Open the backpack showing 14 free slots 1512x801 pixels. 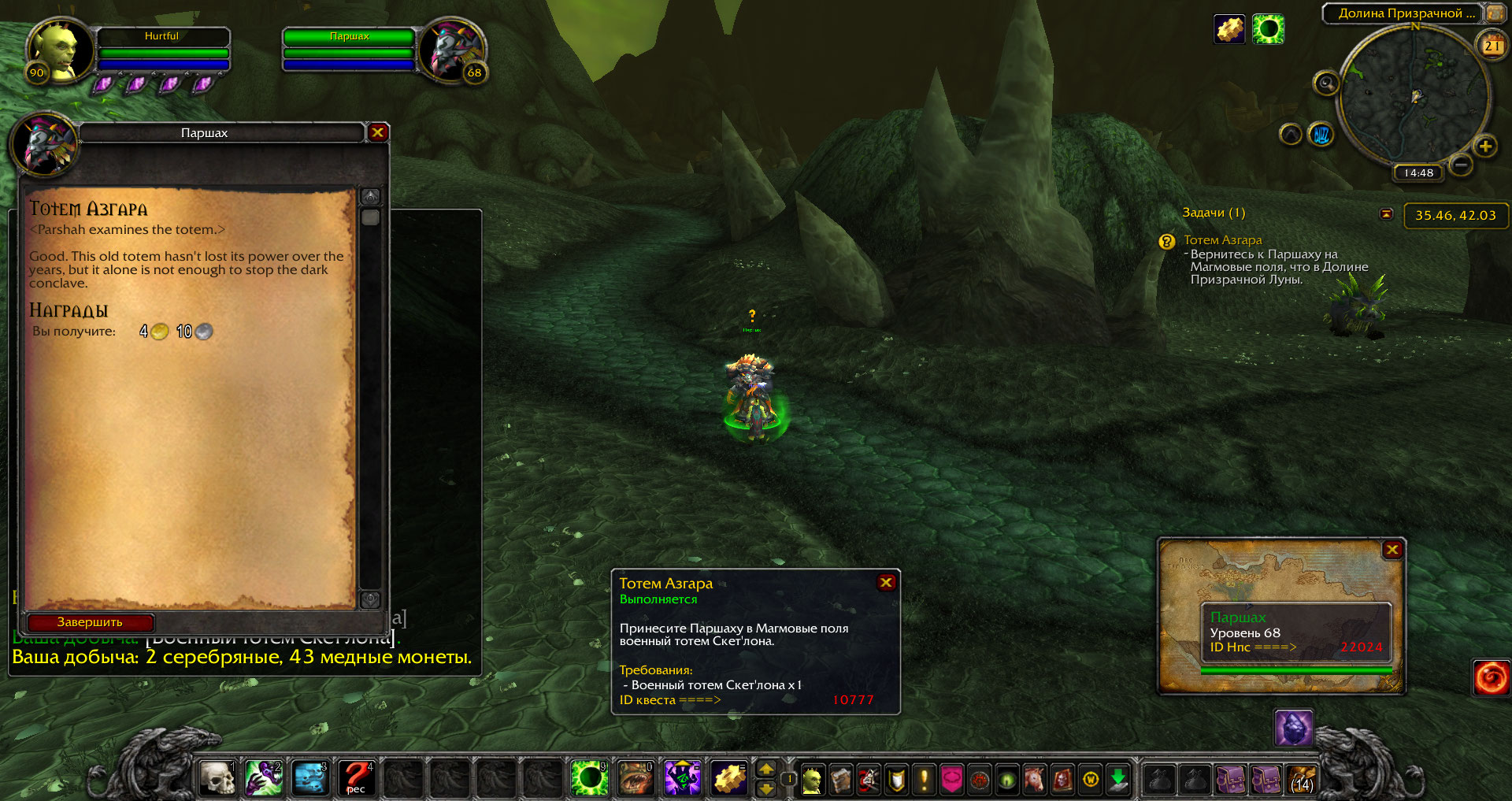point(1302,780)
